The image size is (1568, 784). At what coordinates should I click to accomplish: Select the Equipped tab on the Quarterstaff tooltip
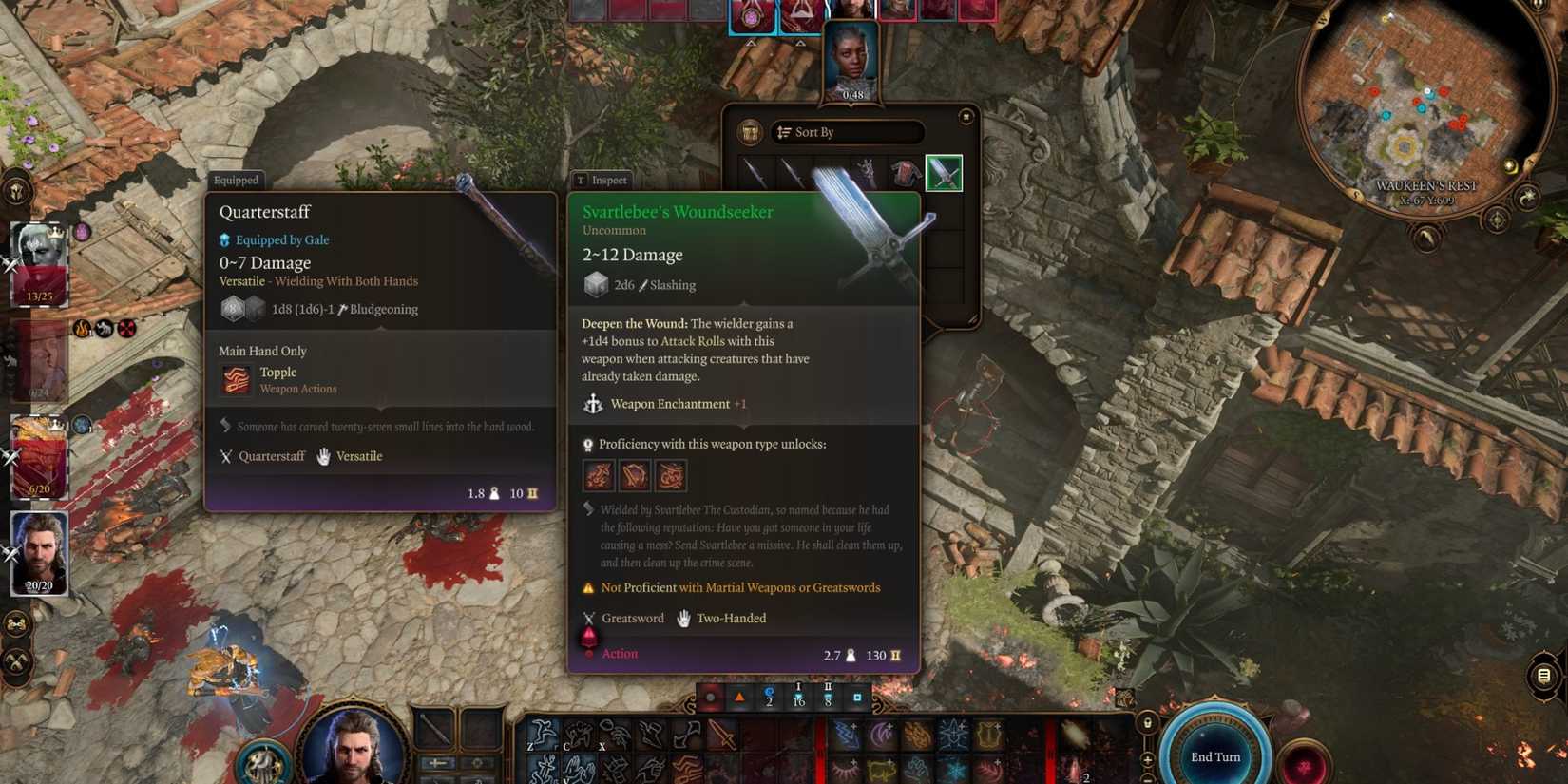point(236,181)
